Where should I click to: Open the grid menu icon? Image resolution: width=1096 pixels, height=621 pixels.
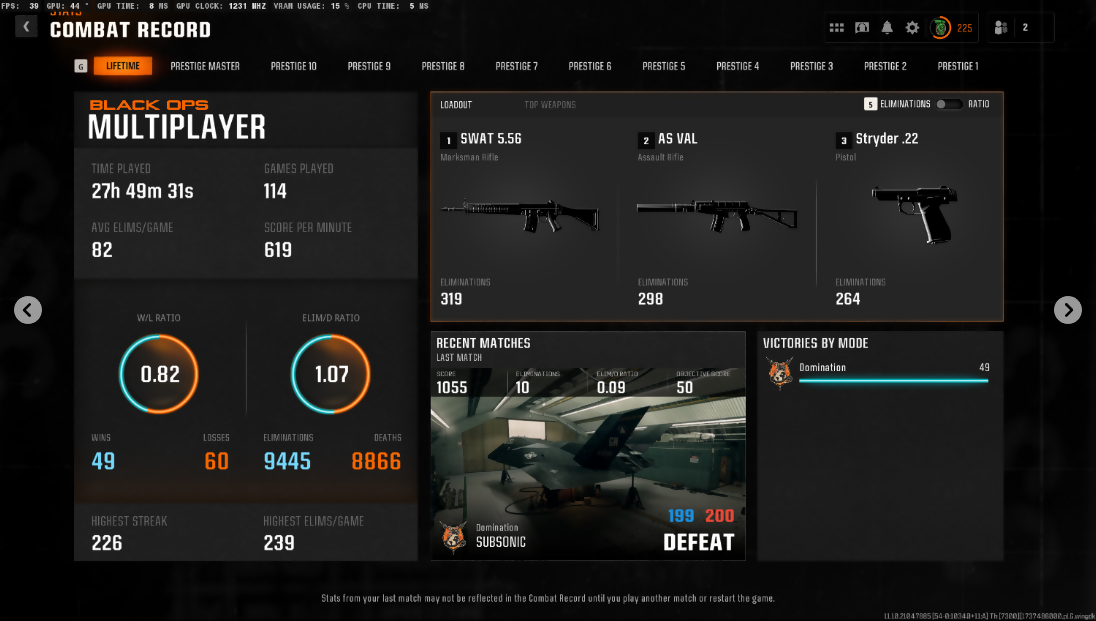[837, 28]
